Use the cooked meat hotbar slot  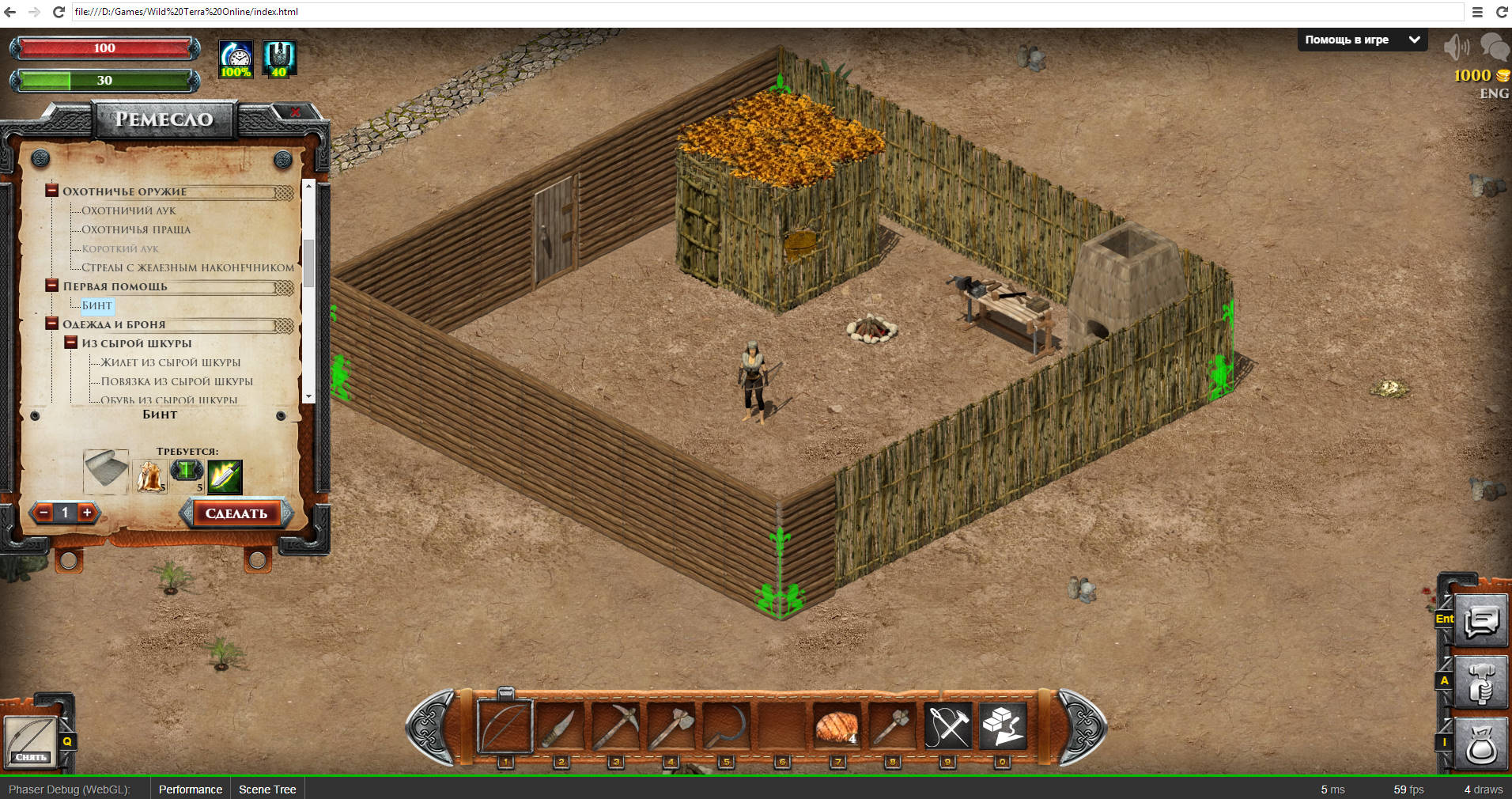click(x=837, y=726)
